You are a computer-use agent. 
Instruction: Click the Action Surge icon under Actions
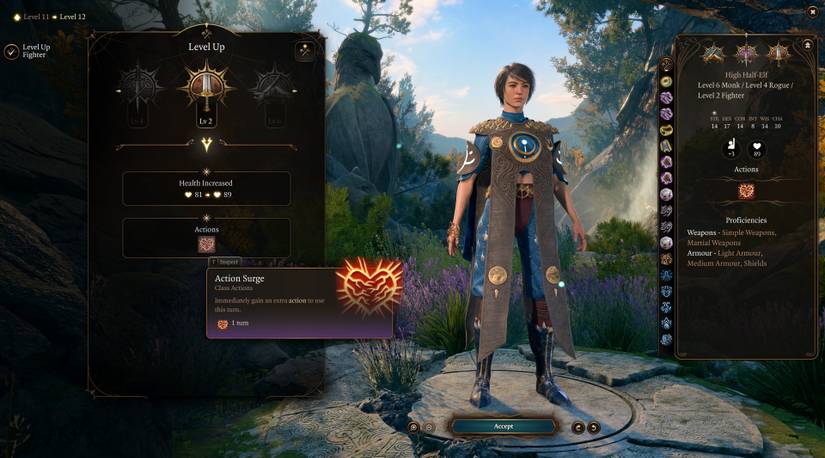click(x=206, y=244)
